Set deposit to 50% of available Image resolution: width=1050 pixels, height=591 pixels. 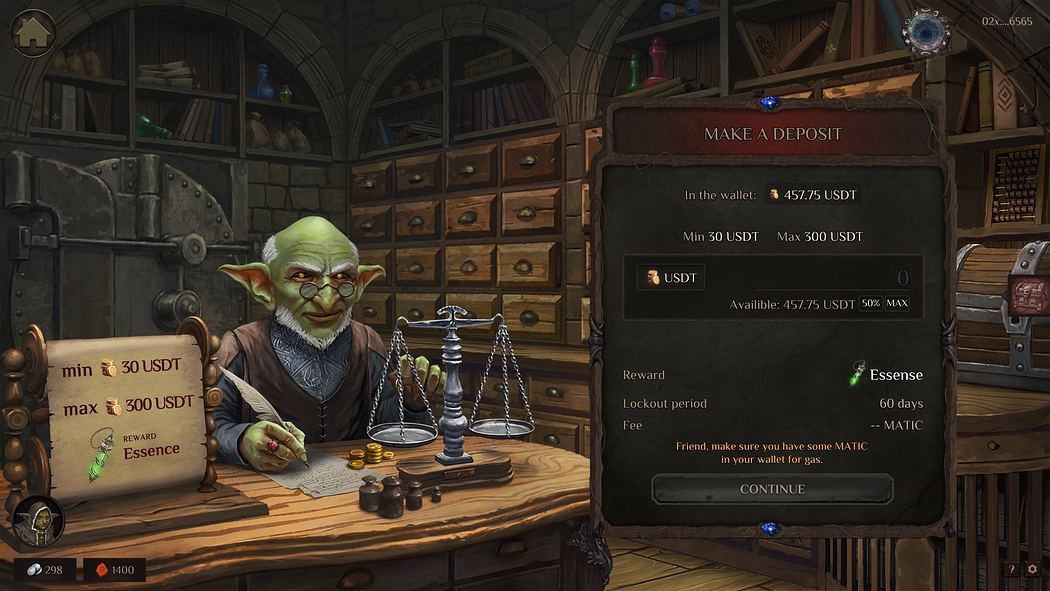pos(871,303)
